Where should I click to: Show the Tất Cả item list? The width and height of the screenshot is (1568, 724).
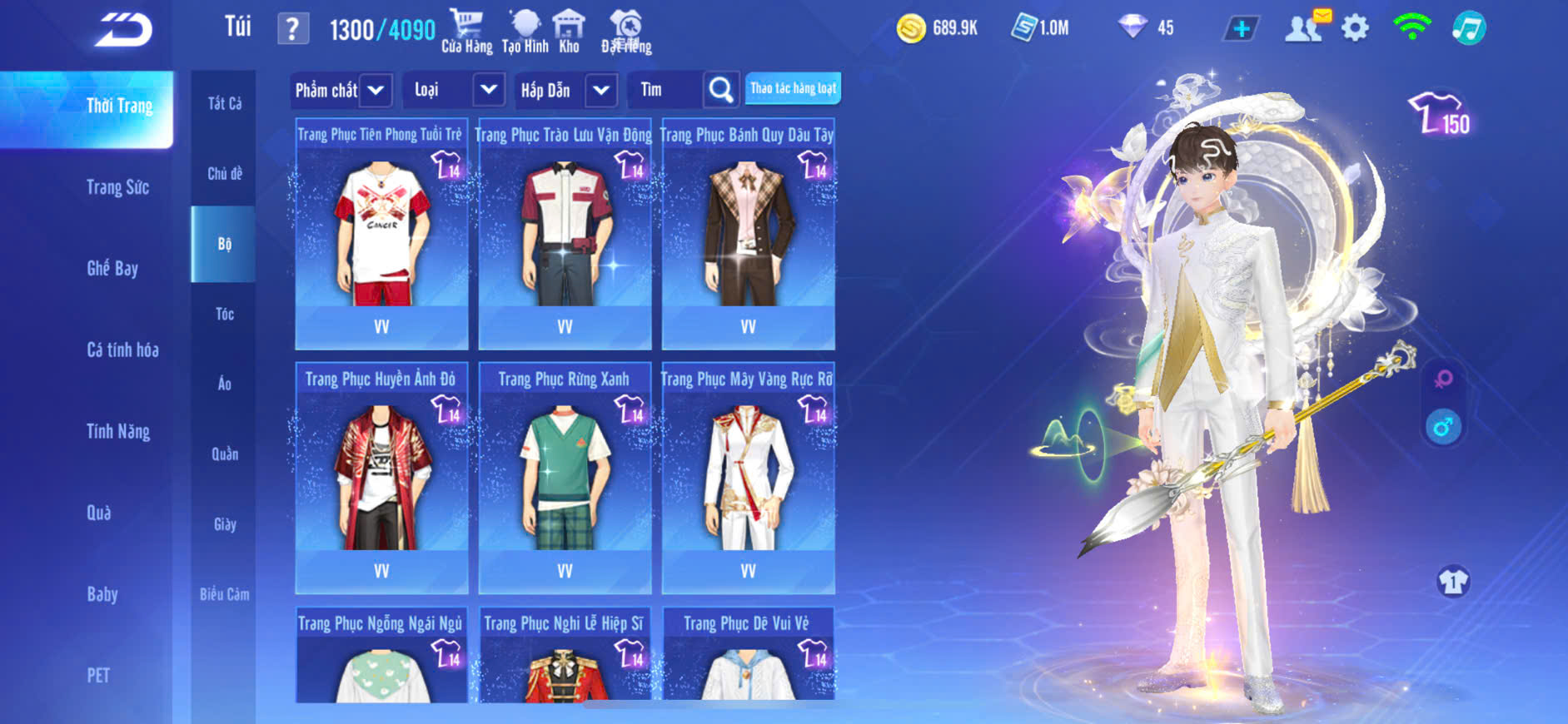[224, 103]
